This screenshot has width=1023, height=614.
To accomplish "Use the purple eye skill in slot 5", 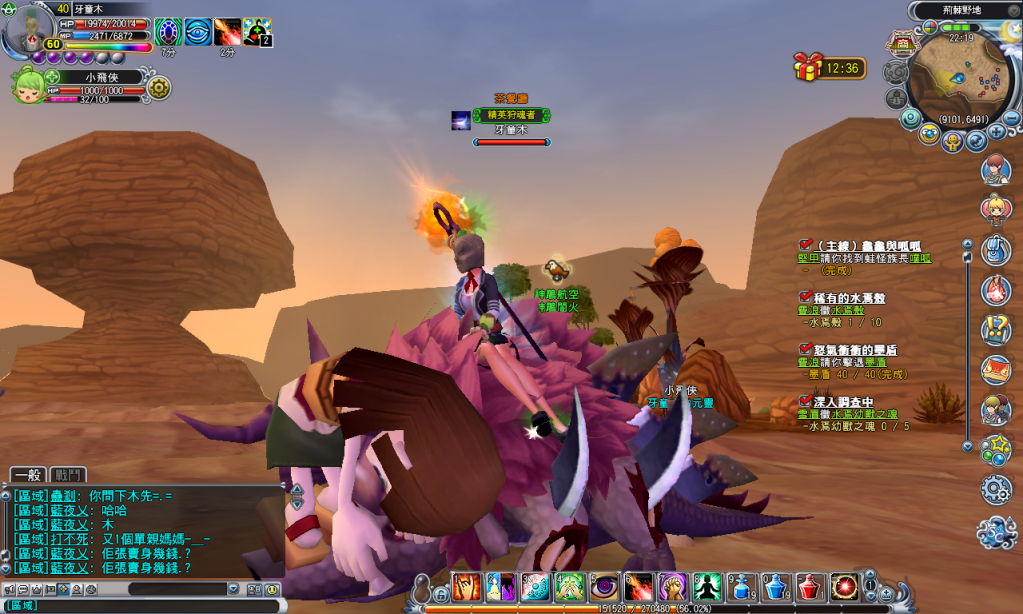I will coord(605,586).
